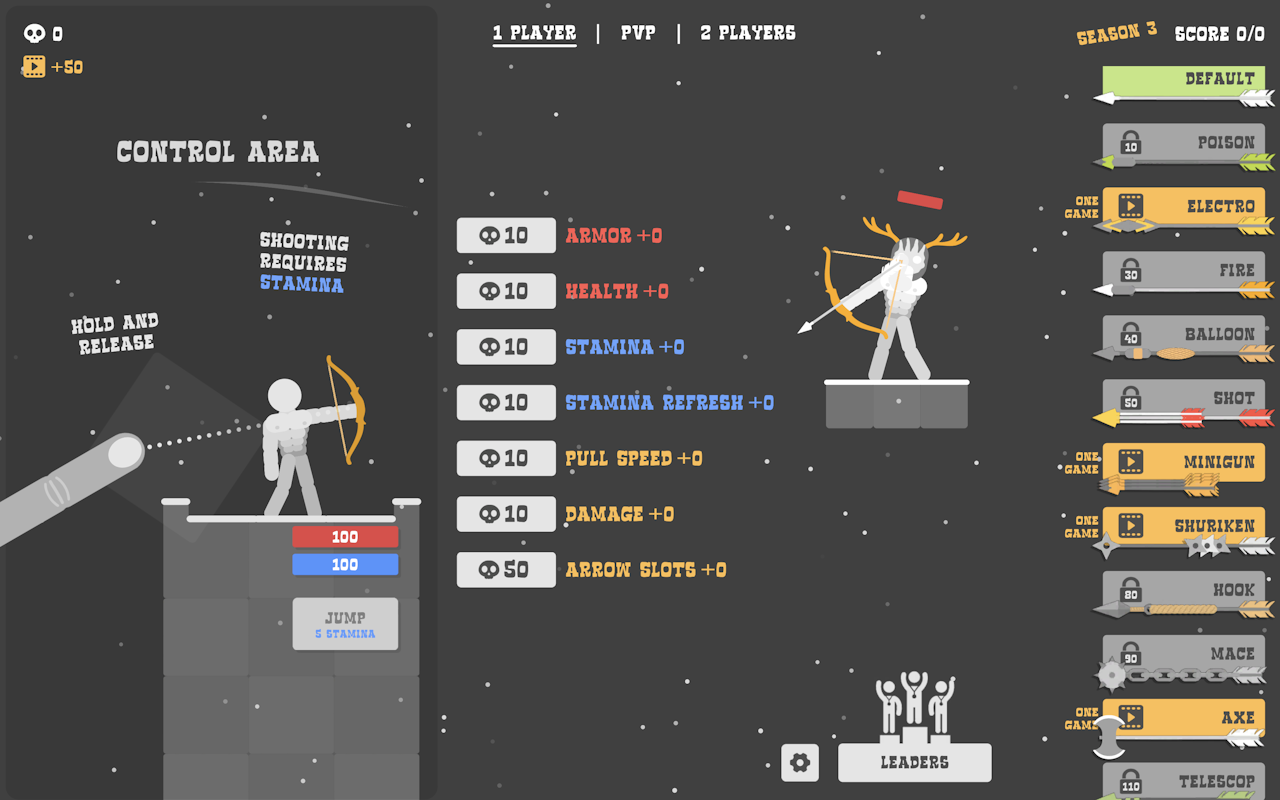Select the PVP mode tab
The image size is (1280, 800).
coord(638,33)
